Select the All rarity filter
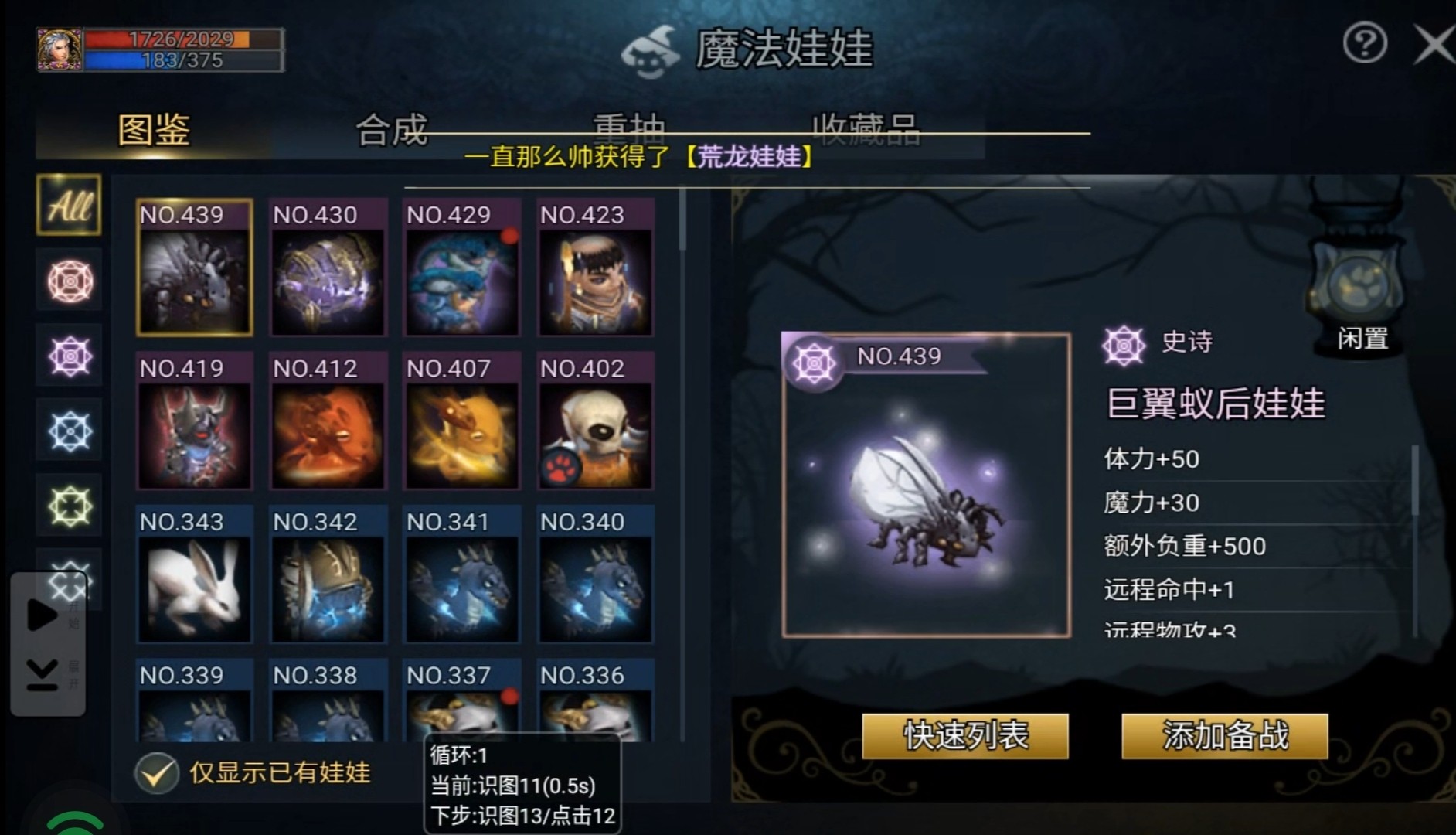The height and width of the screenshot is (835, 1456). [69, 206]
